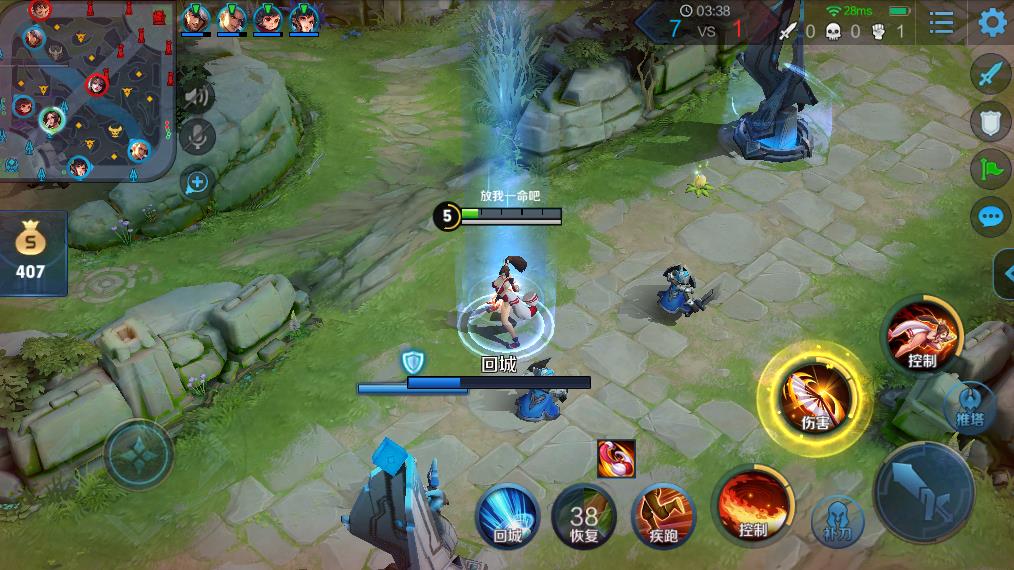1014x570 pixels.
Task: Toggle the microphone voice icon
Action: [x=197, y=136]
